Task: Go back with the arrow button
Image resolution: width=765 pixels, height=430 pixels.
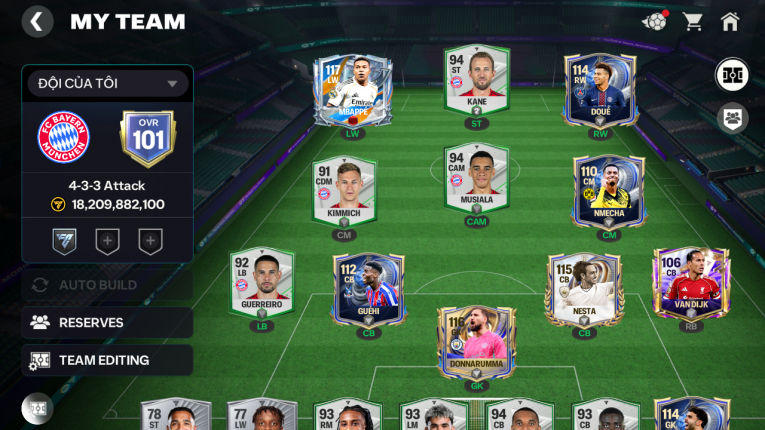Action: [37, 22]
